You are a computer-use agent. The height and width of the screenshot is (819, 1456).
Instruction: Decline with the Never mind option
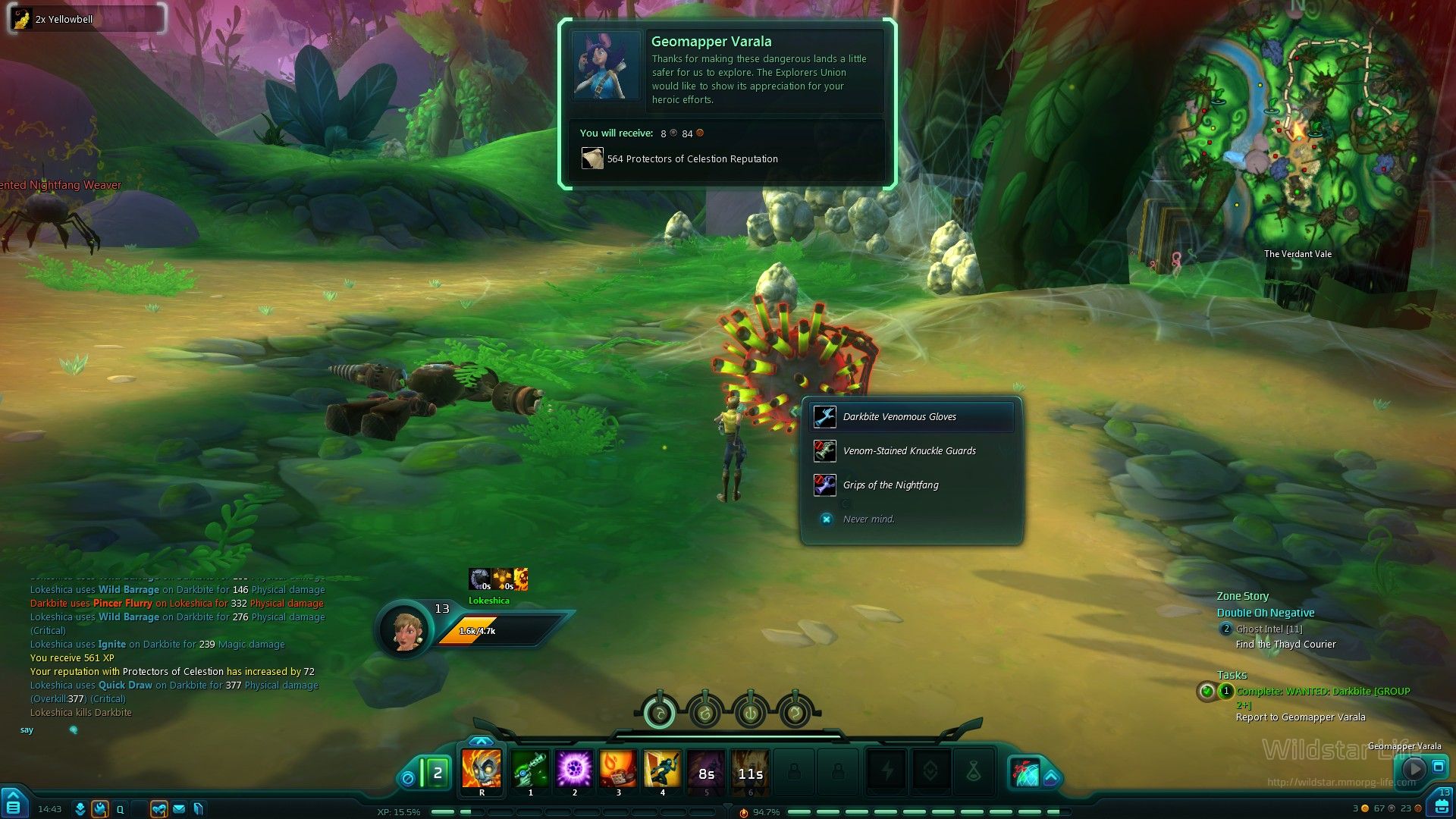(868, 519)
